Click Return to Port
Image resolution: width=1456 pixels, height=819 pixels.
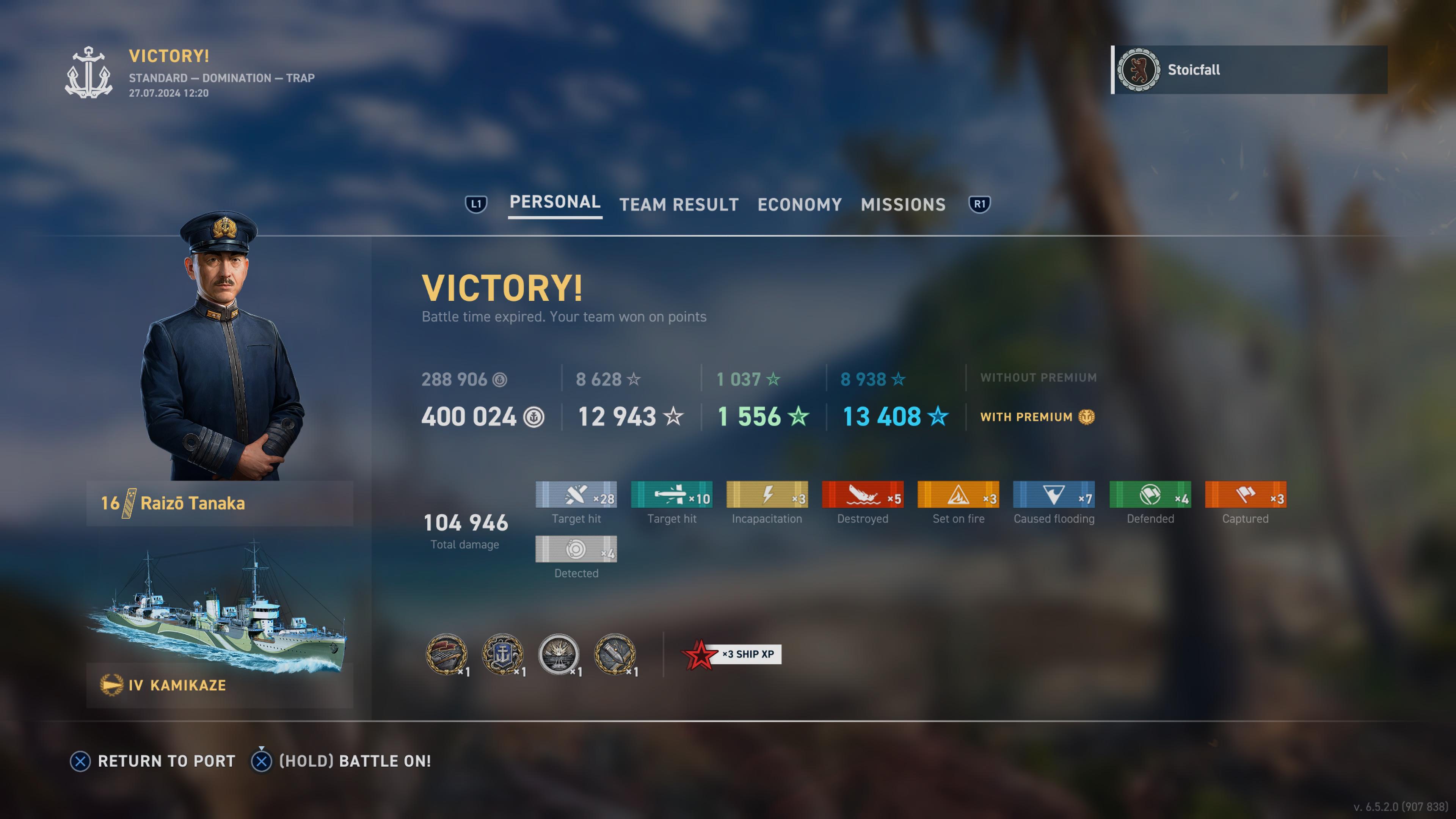point(166,761)
